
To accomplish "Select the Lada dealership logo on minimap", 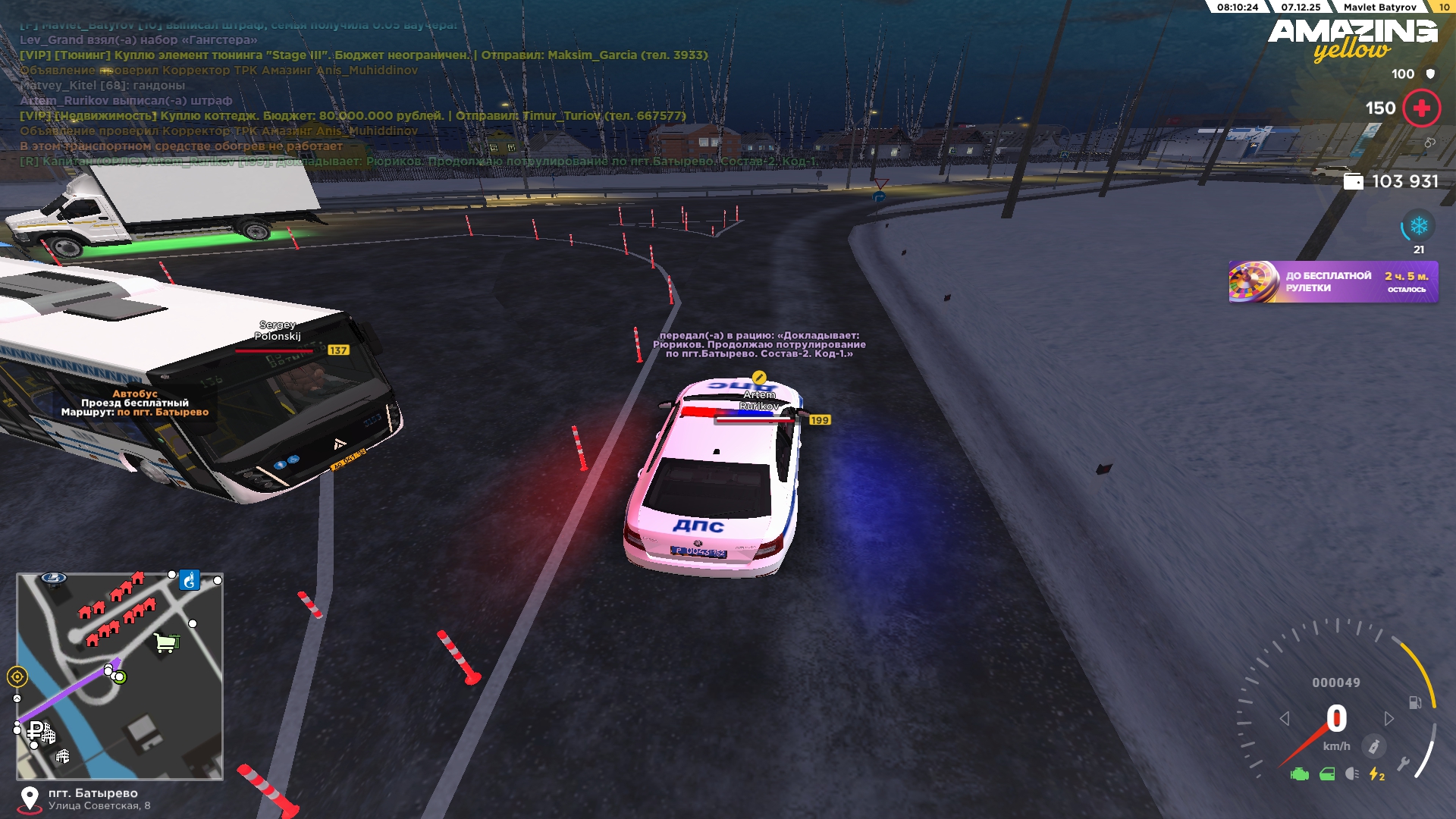I will point(53,578).
